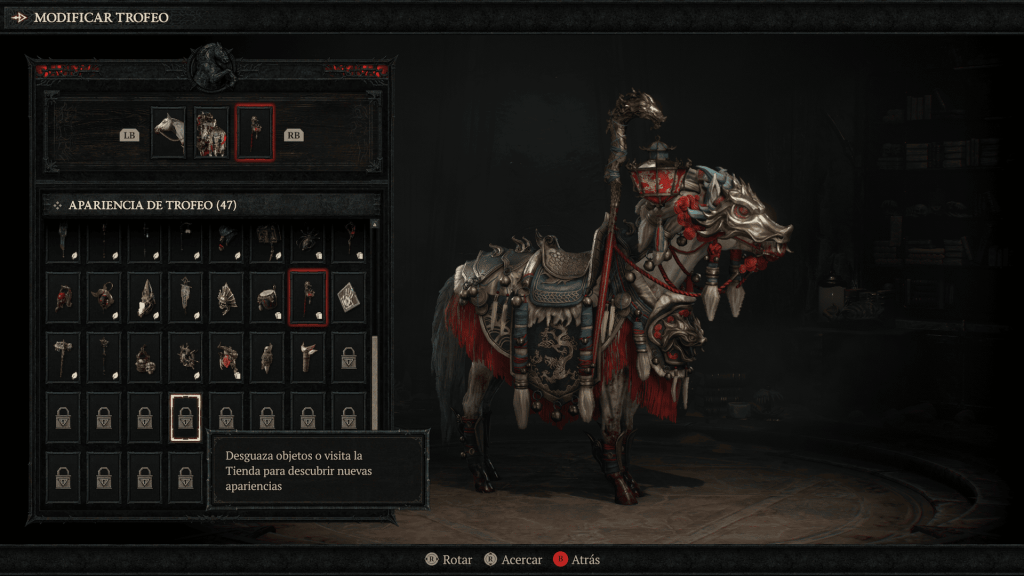This screenshot has width=1024, height=576.
Task: Select the hammer-shaped trophy appearance
Action: coord(62,357)
